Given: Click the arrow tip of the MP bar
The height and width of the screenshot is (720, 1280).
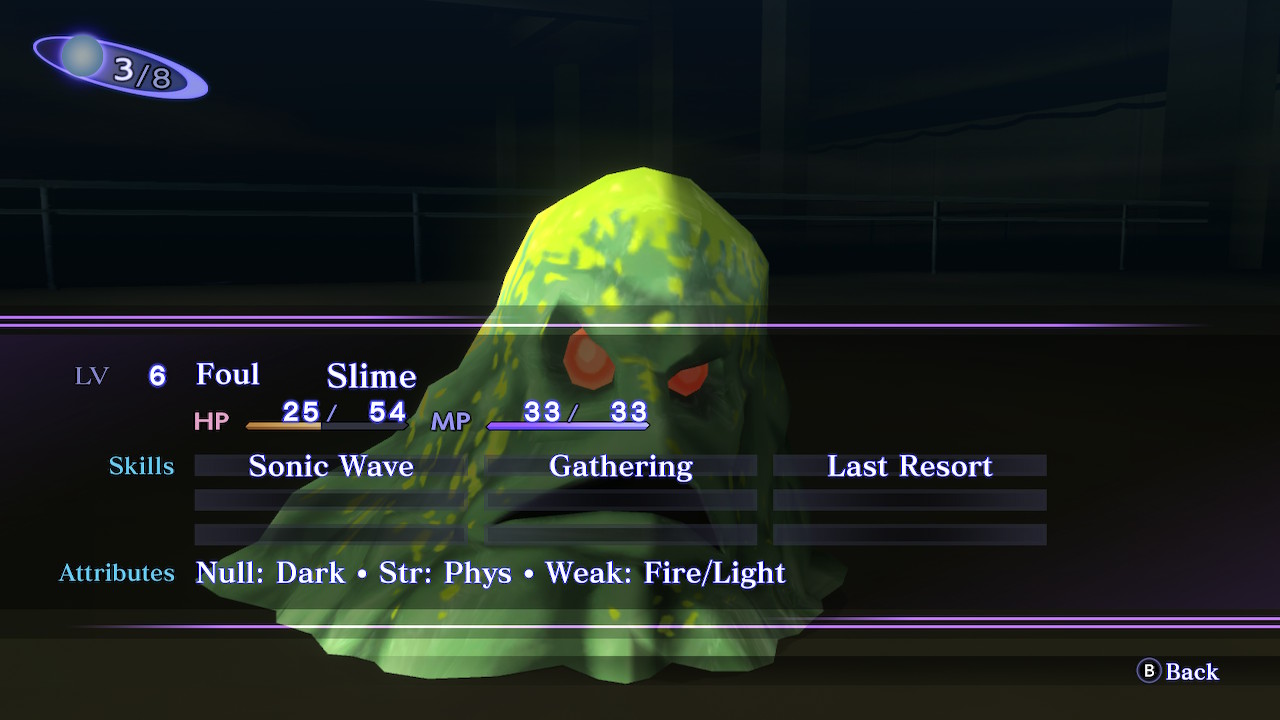Looking at the screenshot, I should [648, 425].
